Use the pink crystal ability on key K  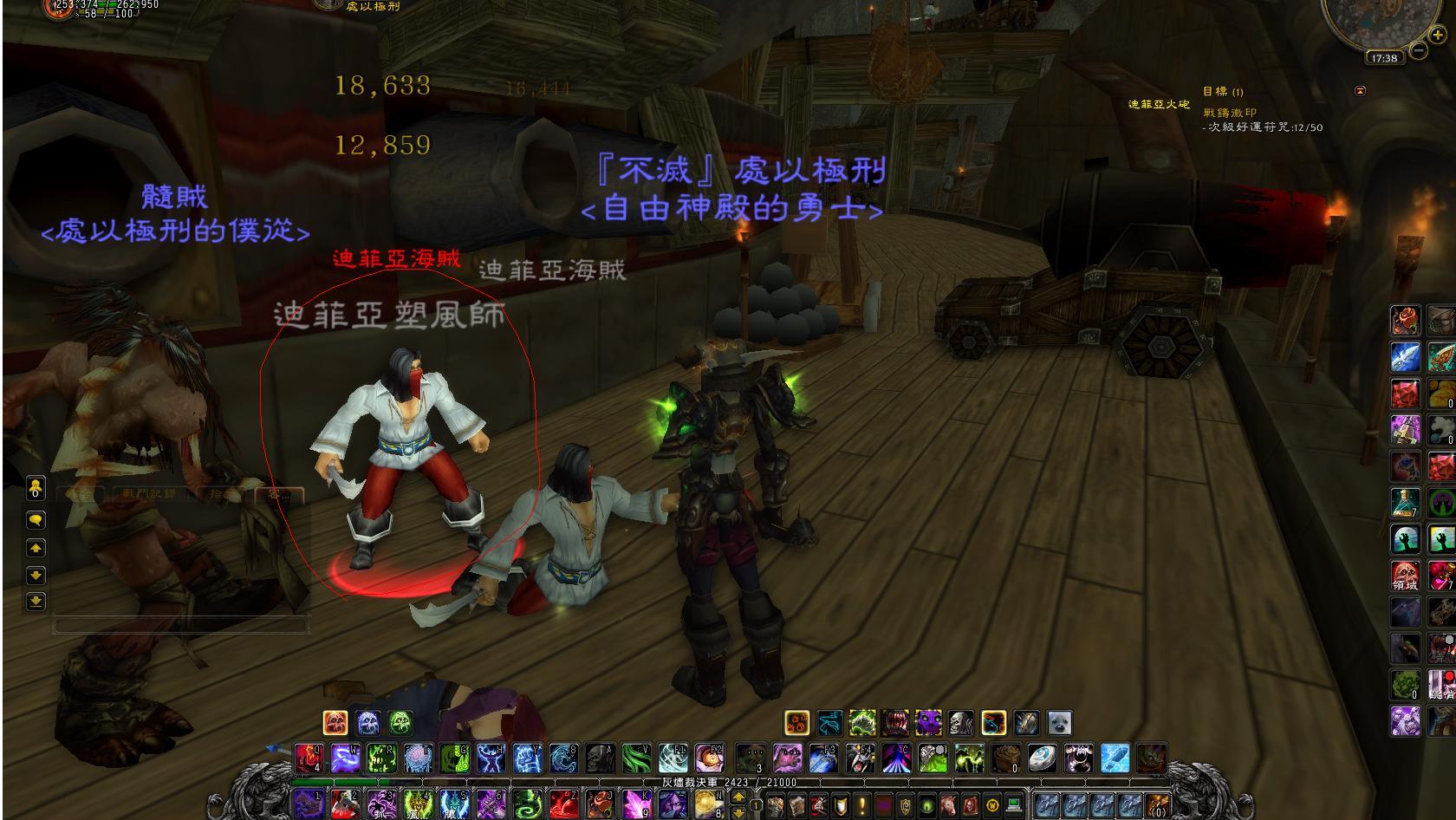(x=636, y=804)
